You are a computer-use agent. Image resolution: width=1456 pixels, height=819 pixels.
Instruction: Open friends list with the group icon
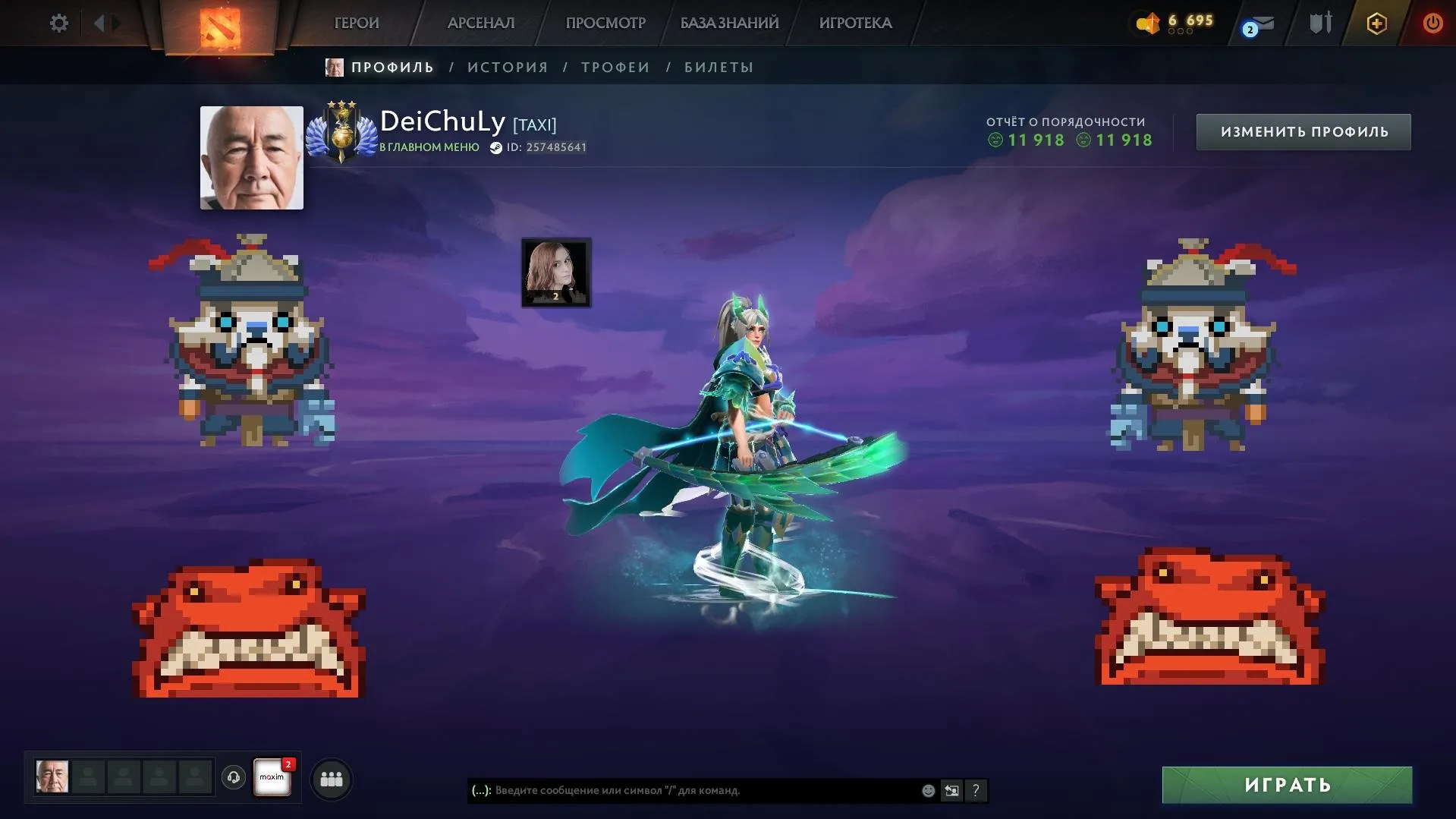point(331,778)
